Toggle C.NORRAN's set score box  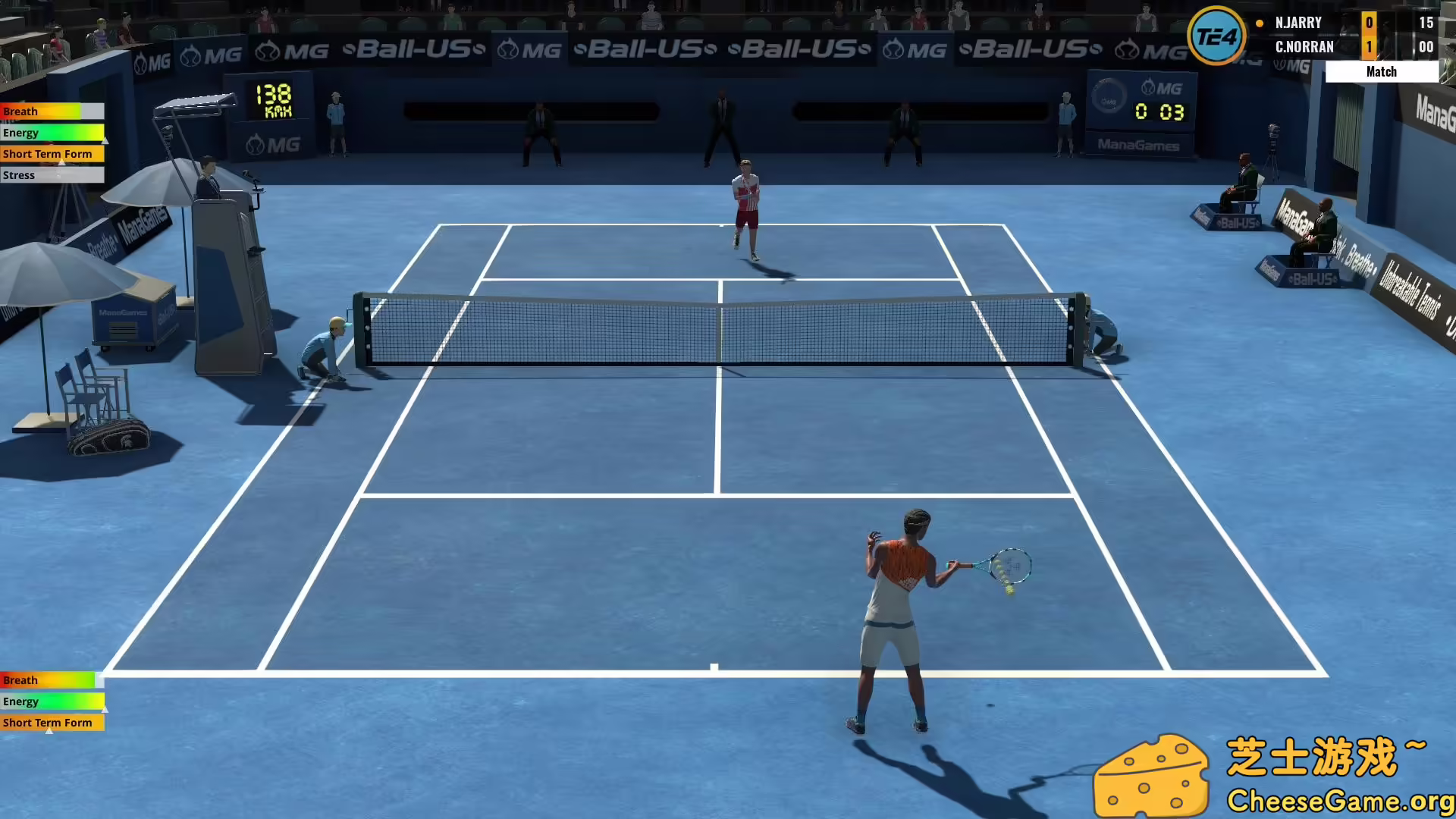click(x=1369, y=46)
